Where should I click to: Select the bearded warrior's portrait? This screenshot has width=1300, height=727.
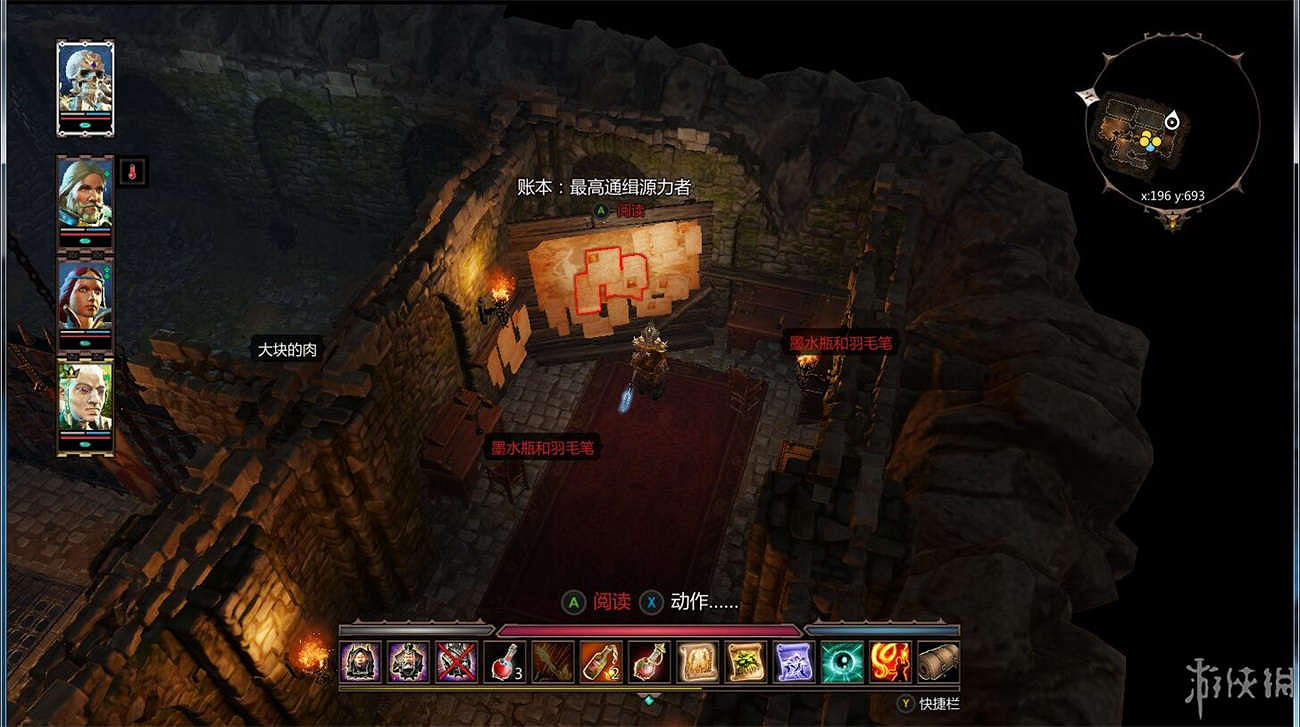(x=84, y=200)
